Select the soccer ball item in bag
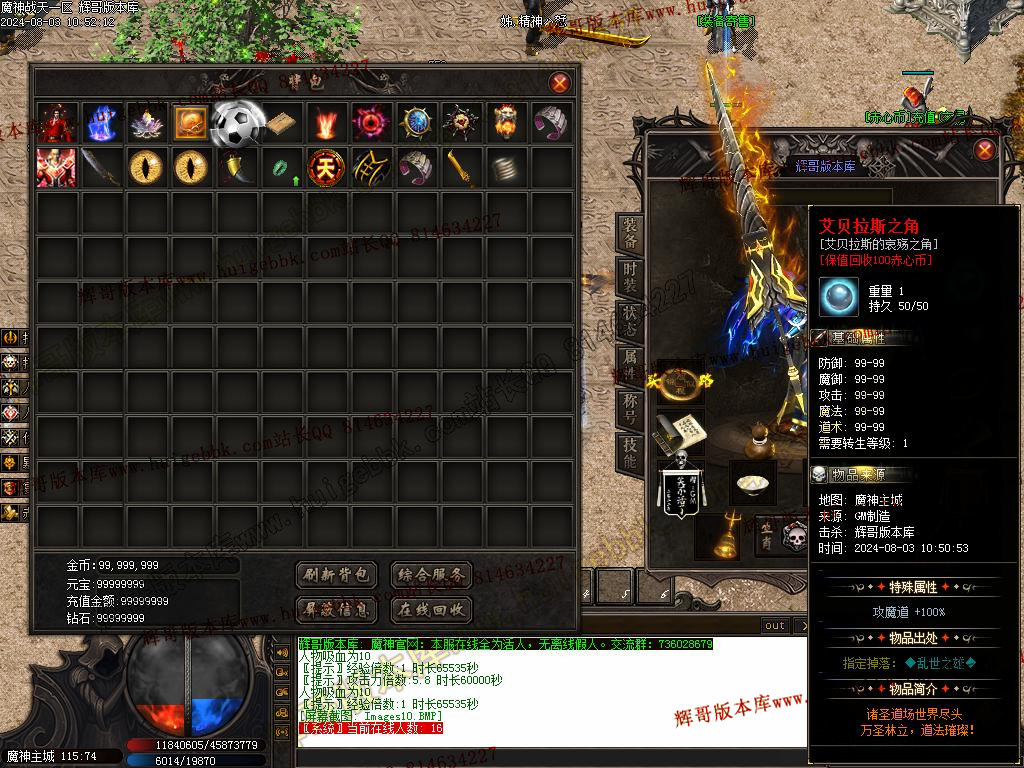1024x768 pixels. coord(238,122)
